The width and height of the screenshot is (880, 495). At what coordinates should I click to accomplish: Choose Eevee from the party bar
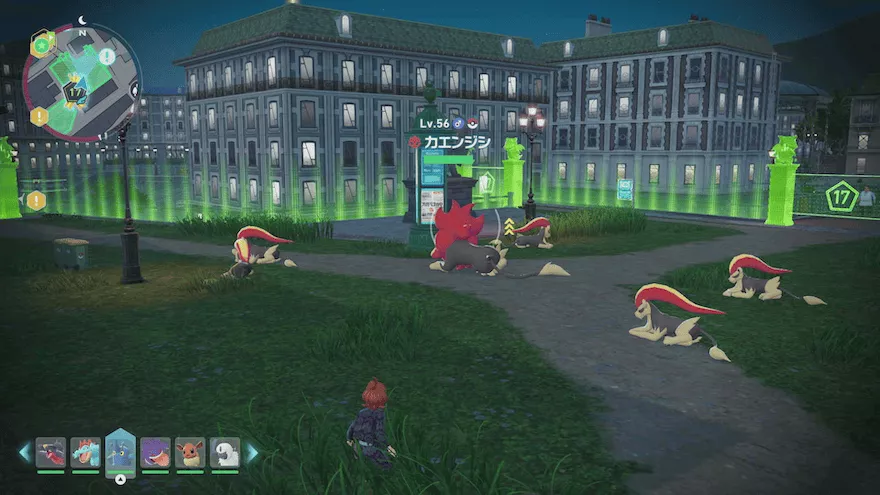pyautogui.click(x=190, y=453)
